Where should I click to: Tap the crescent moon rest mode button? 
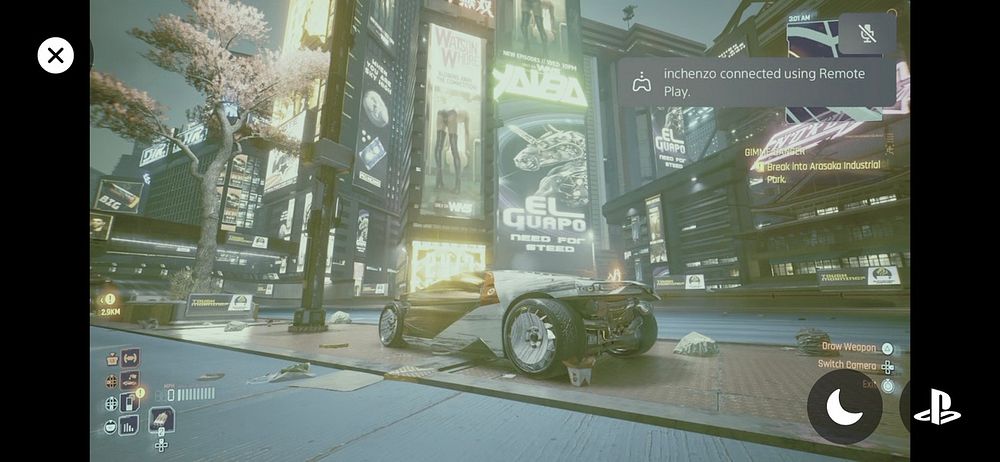[x=844, y=407]
